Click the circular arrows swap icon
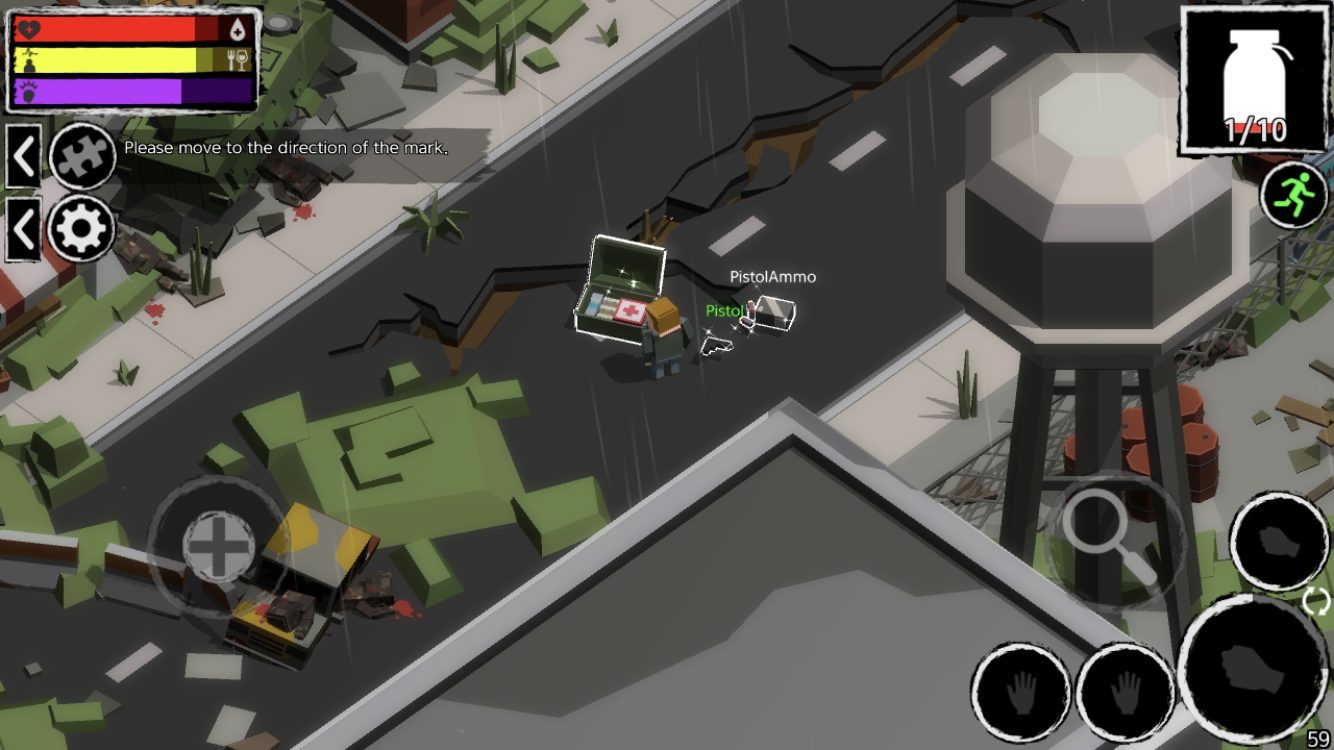The image size is (1334, 750). [1317, 601]
